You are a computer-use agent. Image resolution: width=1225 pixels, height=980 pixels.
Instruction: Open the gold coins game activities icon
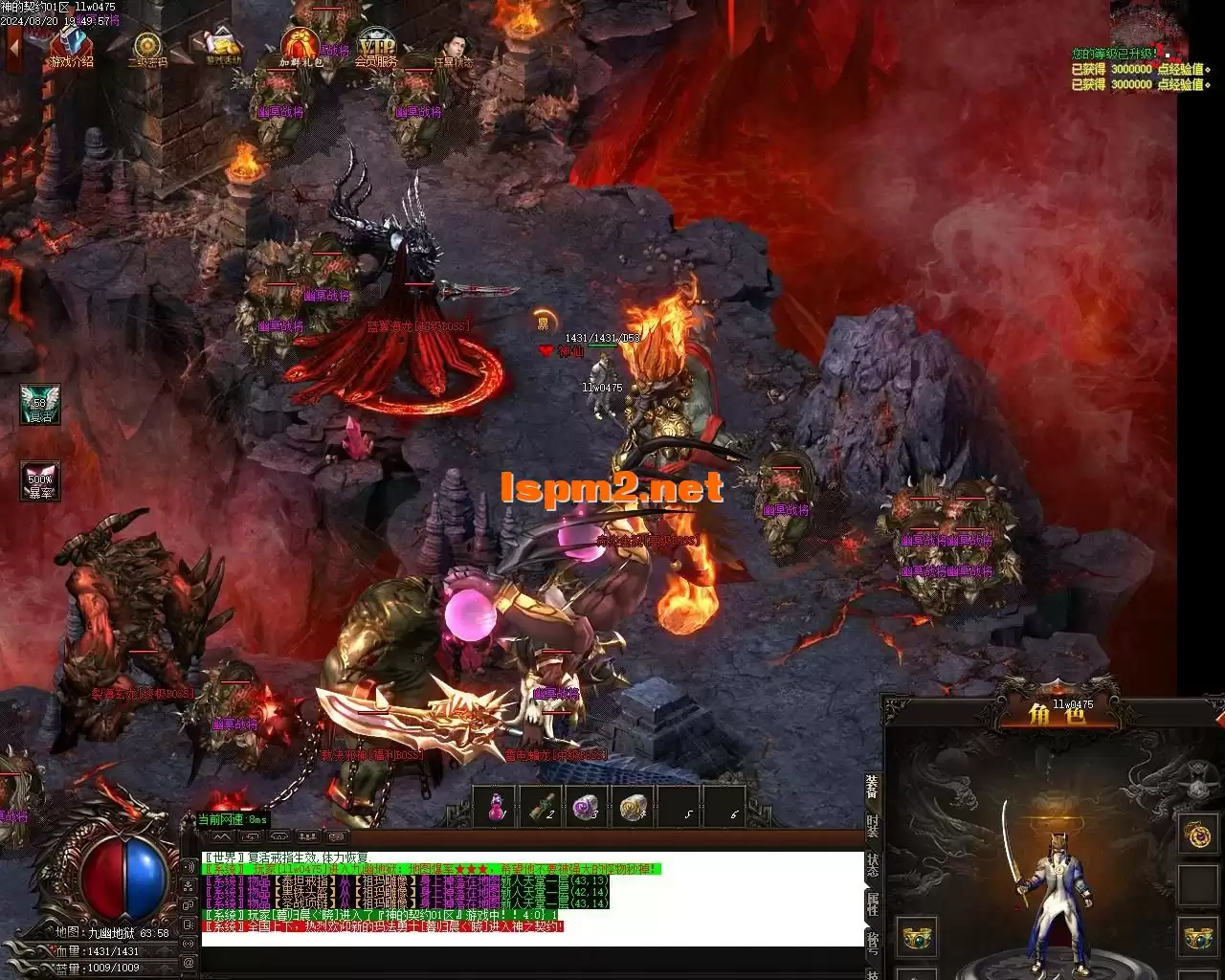pyautogui.click(x=222, y=46)
